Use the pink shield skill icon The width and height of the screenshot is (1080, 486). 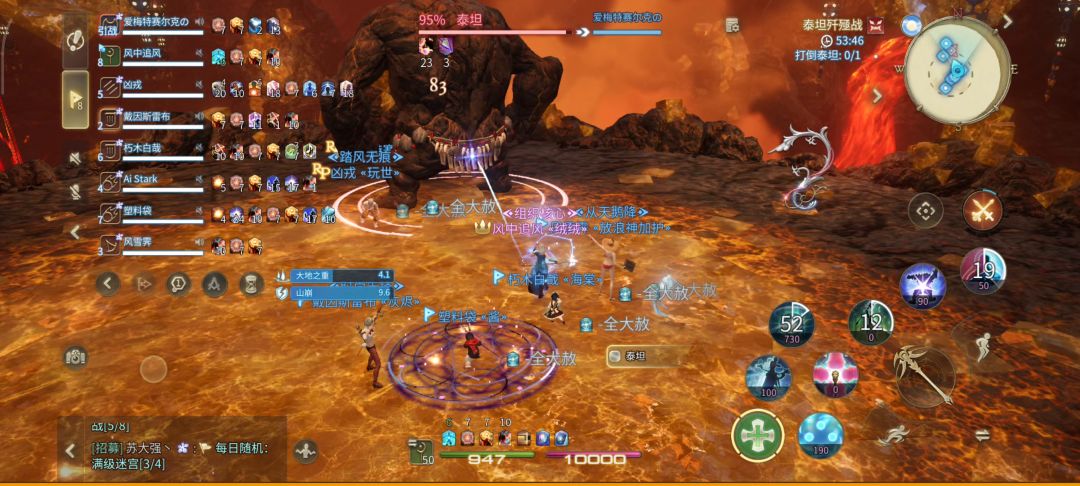(835, 374)
